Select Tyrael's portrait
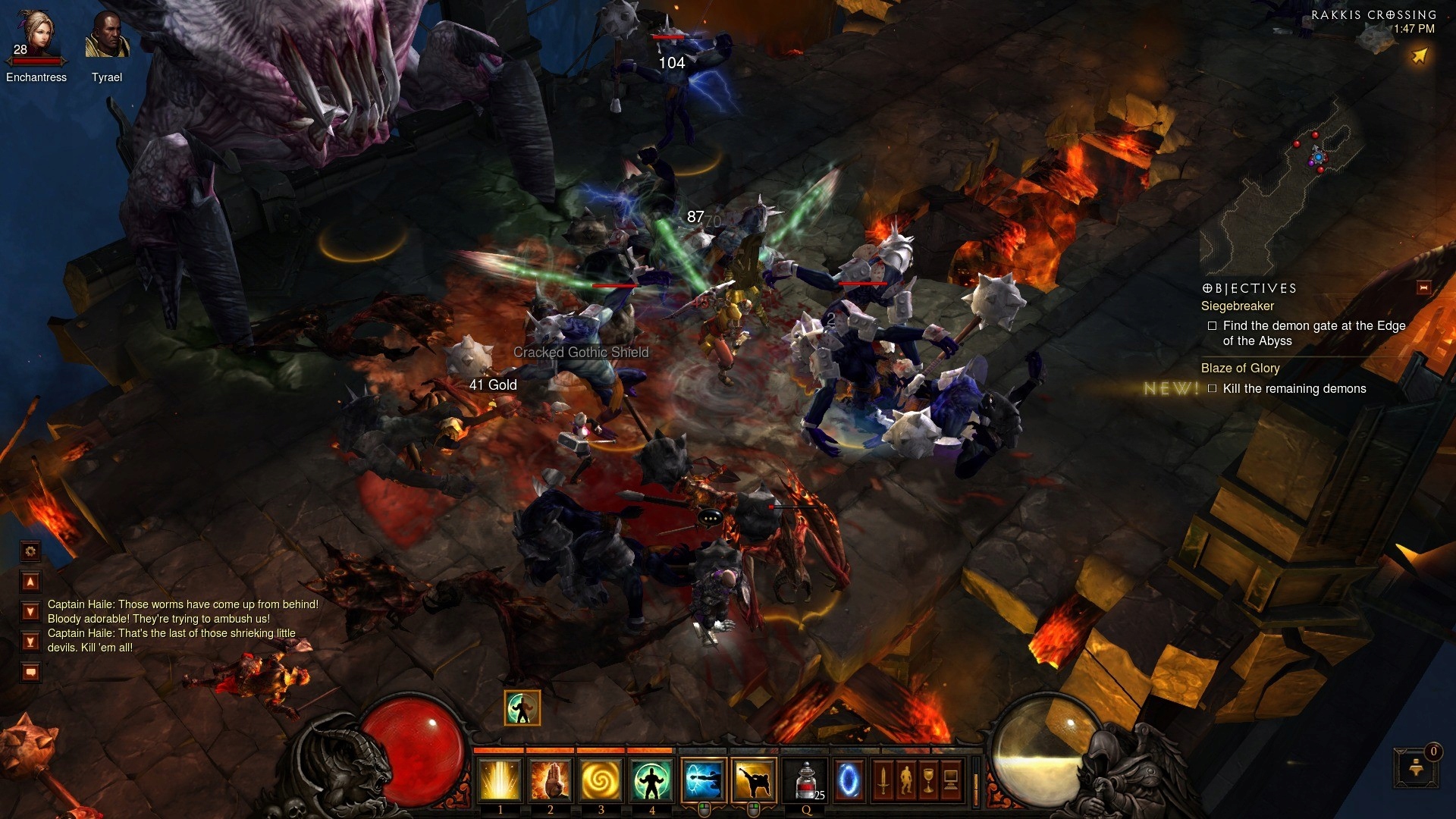The width and height of the screenshot is (1456, 819). [x=107, y=36]
